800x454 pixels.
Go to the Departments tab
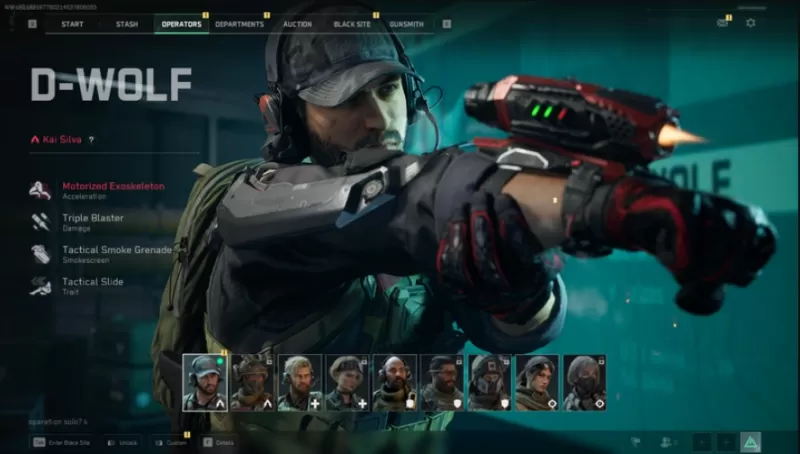click(x=239, y=23)
